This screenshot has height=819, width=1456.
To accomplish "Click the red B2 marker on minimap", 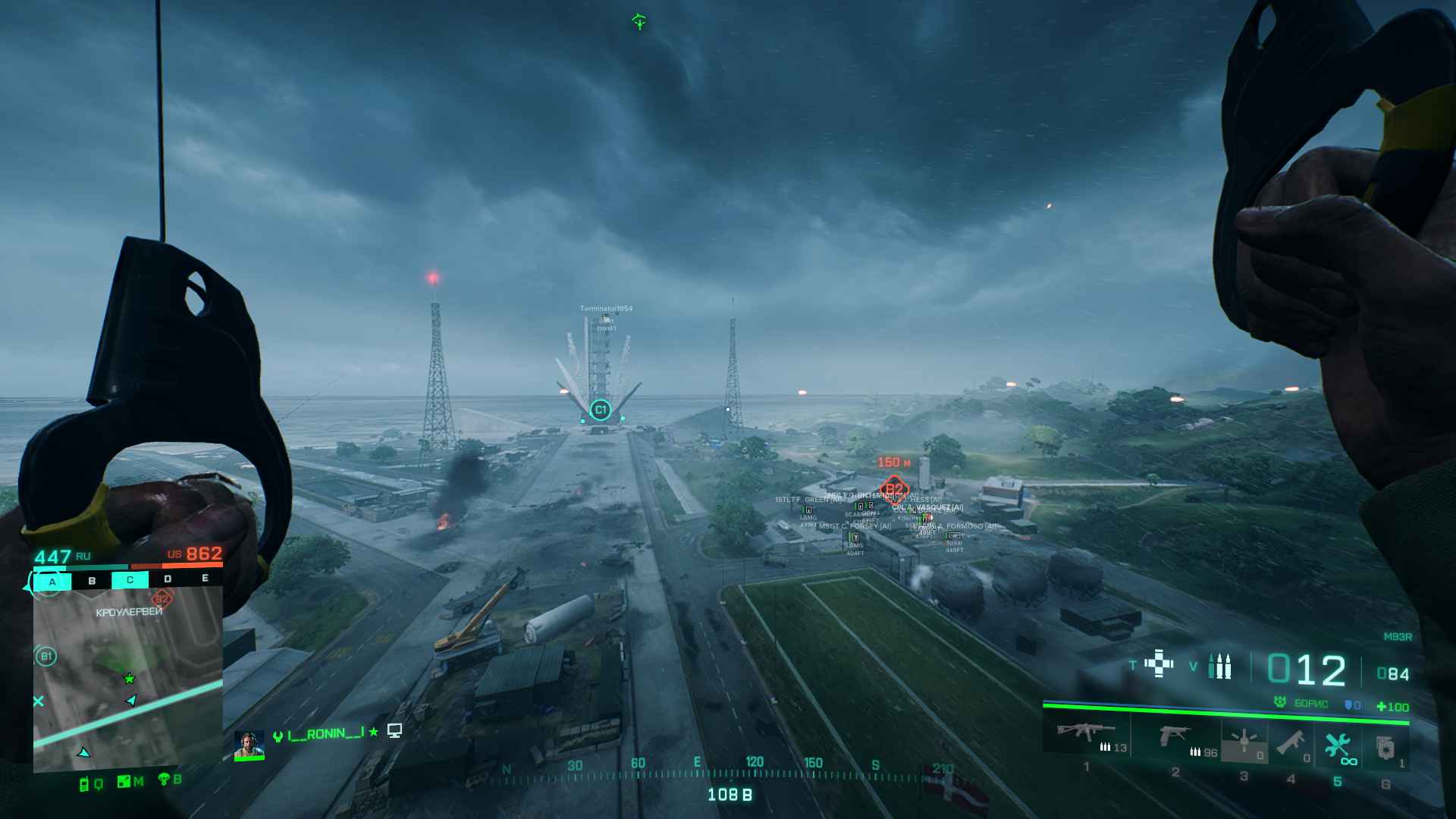I will (x=162, y=599).
